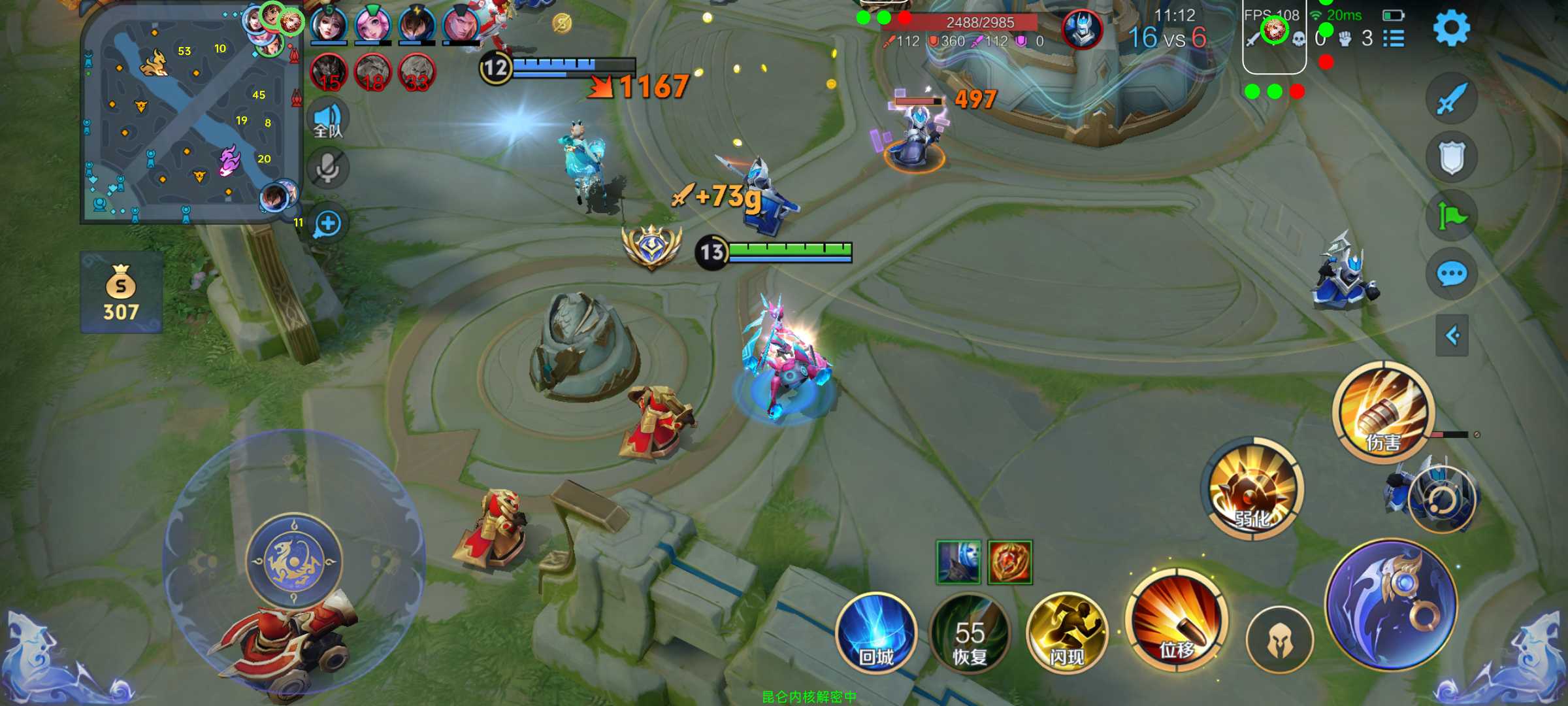Open the scoreboard list icon
Screen dimensions: 1568x706
[1394, 39]
